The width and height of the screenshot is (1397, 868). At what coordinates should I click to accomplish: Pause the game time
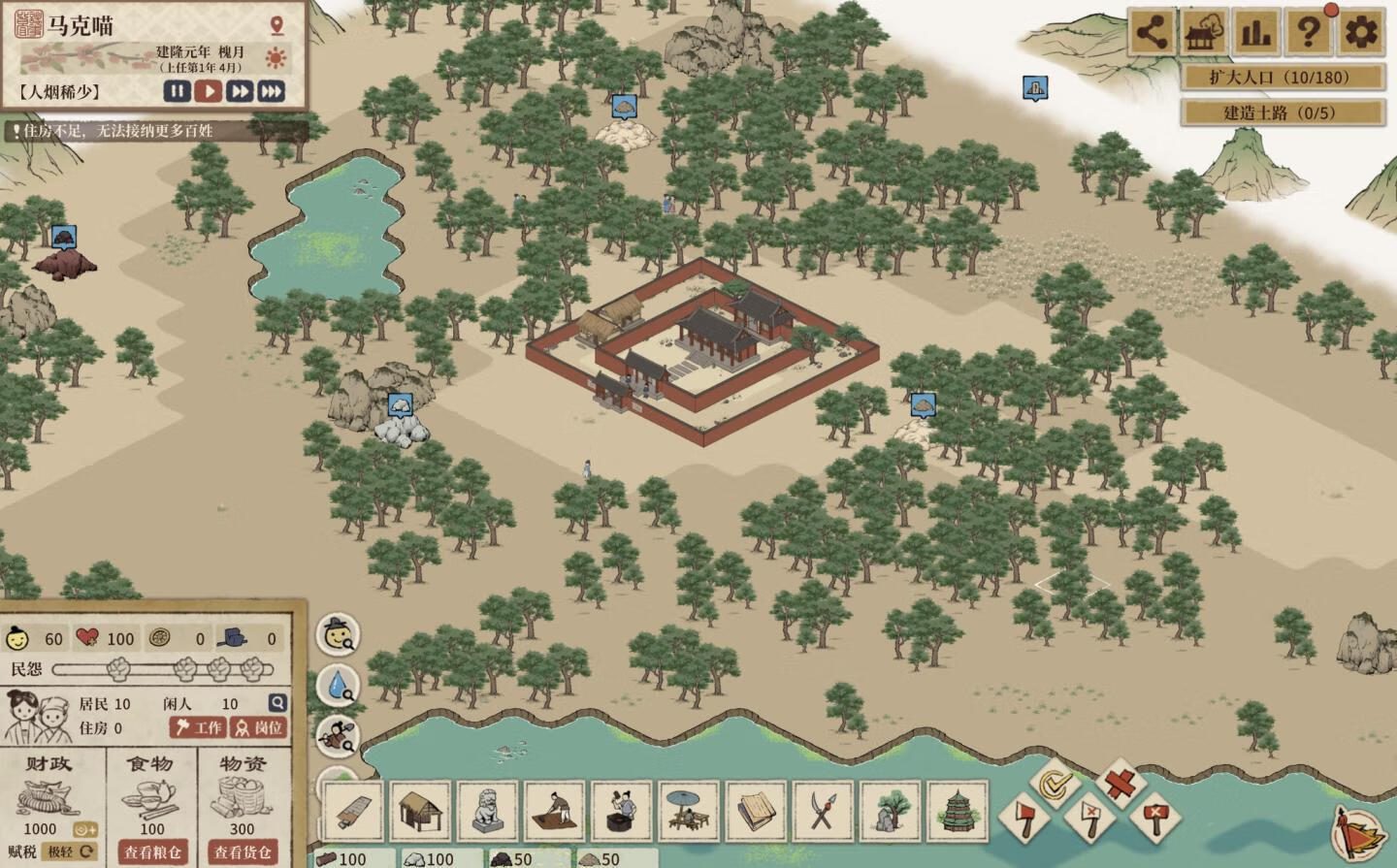177,91
